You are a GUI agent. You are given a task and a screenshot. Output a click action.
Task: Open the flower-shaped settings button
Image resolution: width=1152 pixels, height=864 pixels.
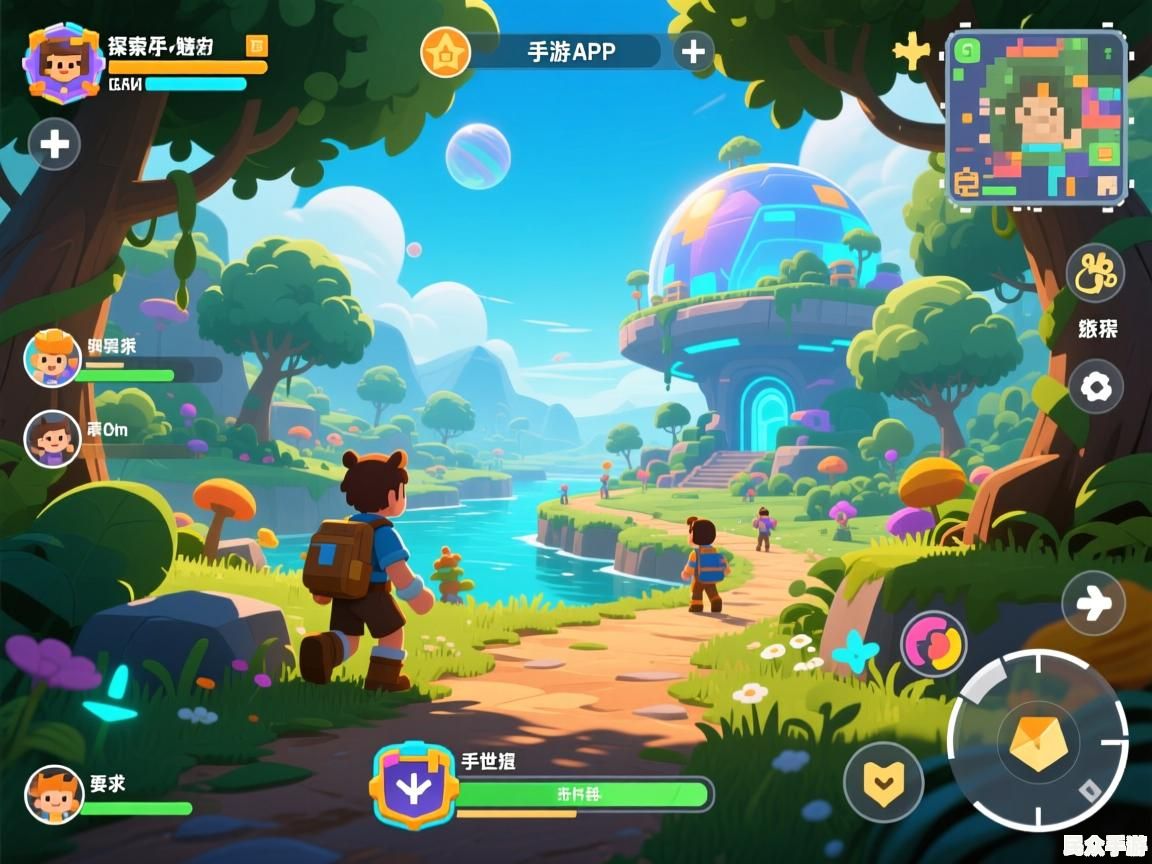[1096, 387]
